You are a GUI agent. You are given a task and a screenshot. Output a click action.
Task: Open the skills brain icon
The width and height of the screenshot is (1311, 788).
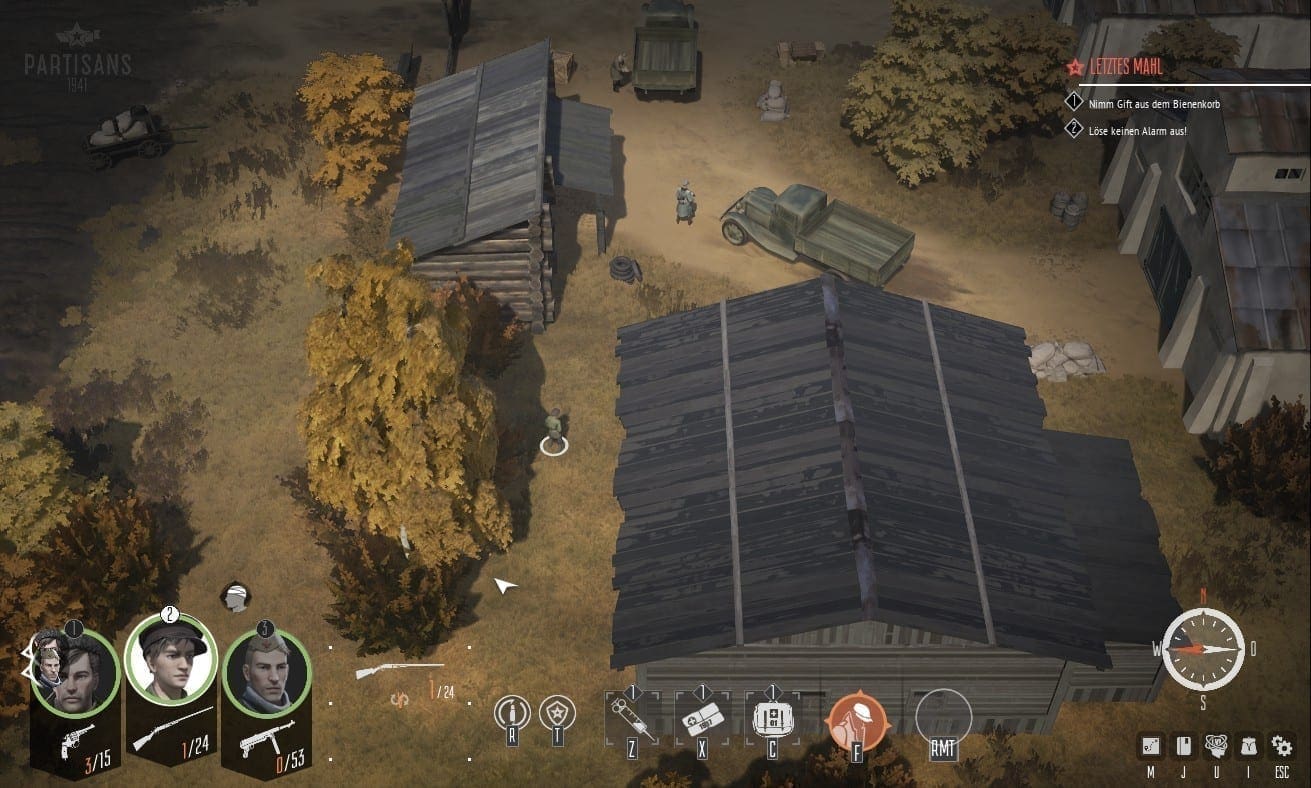(1216, 746)
